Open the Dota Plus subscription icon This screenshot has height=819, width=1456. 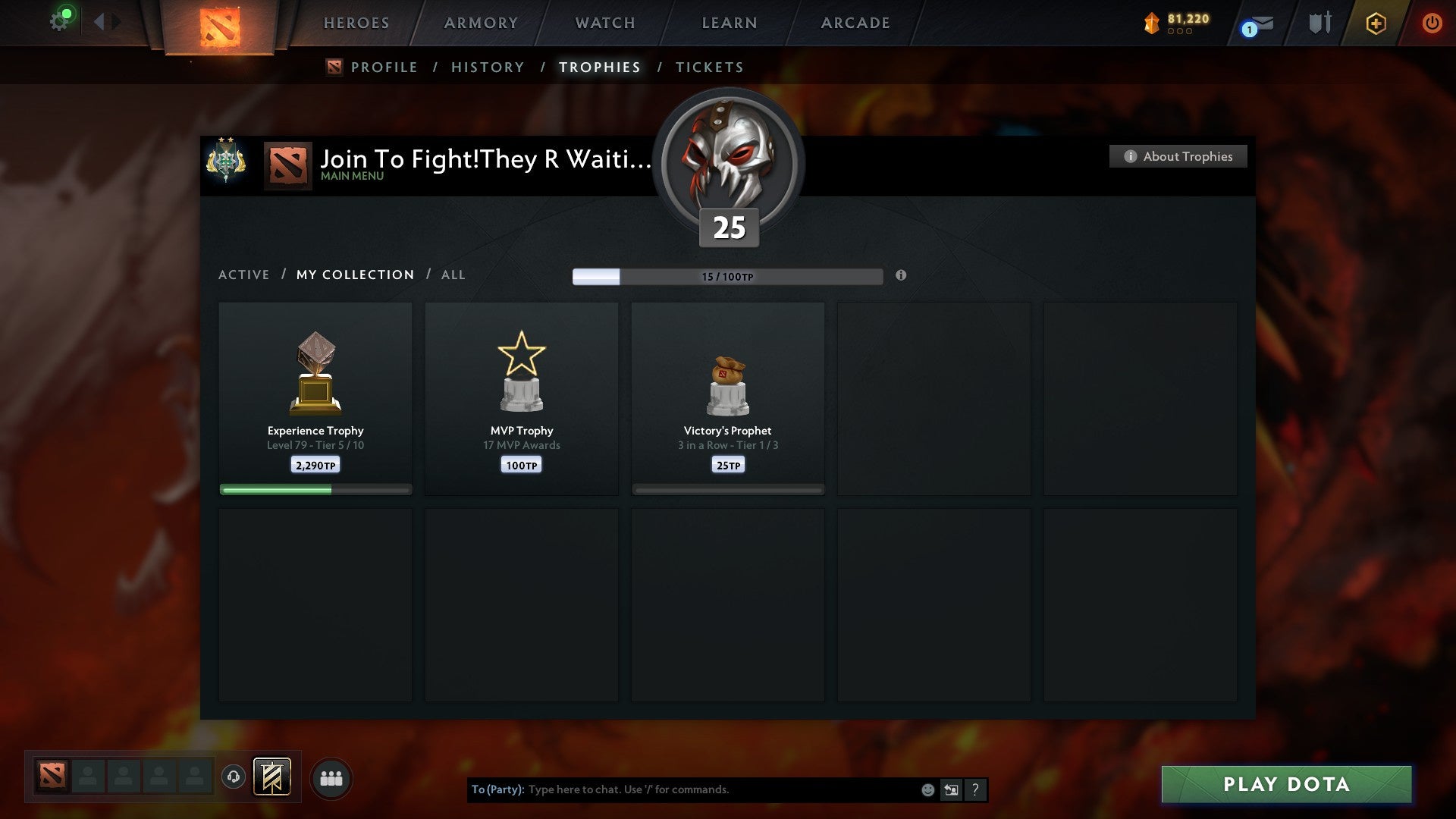click(x=1375, y=23)
